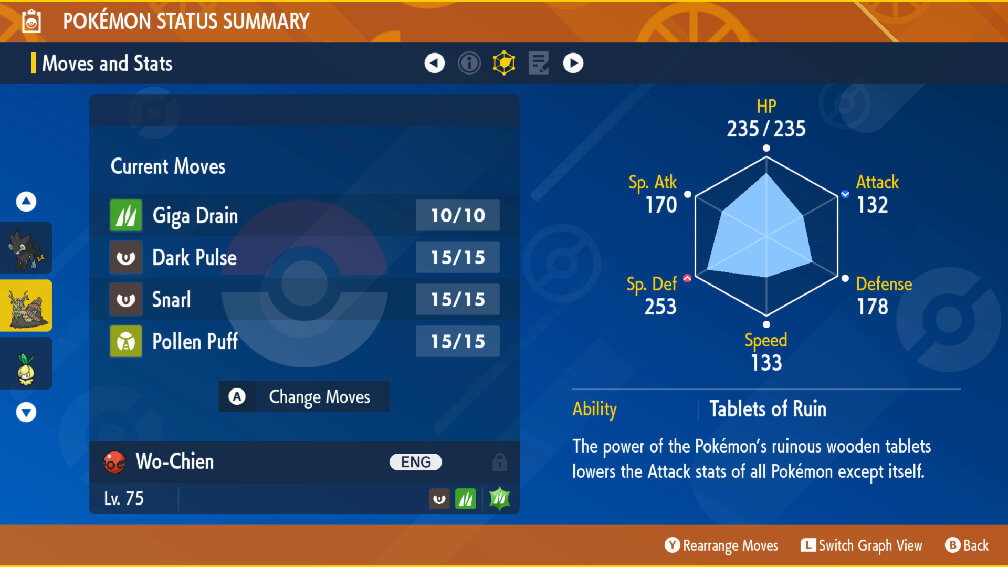The width and height of the screenshot is (1008, 567).
Task: Go Back from the summary
Action: click(966, 545)
